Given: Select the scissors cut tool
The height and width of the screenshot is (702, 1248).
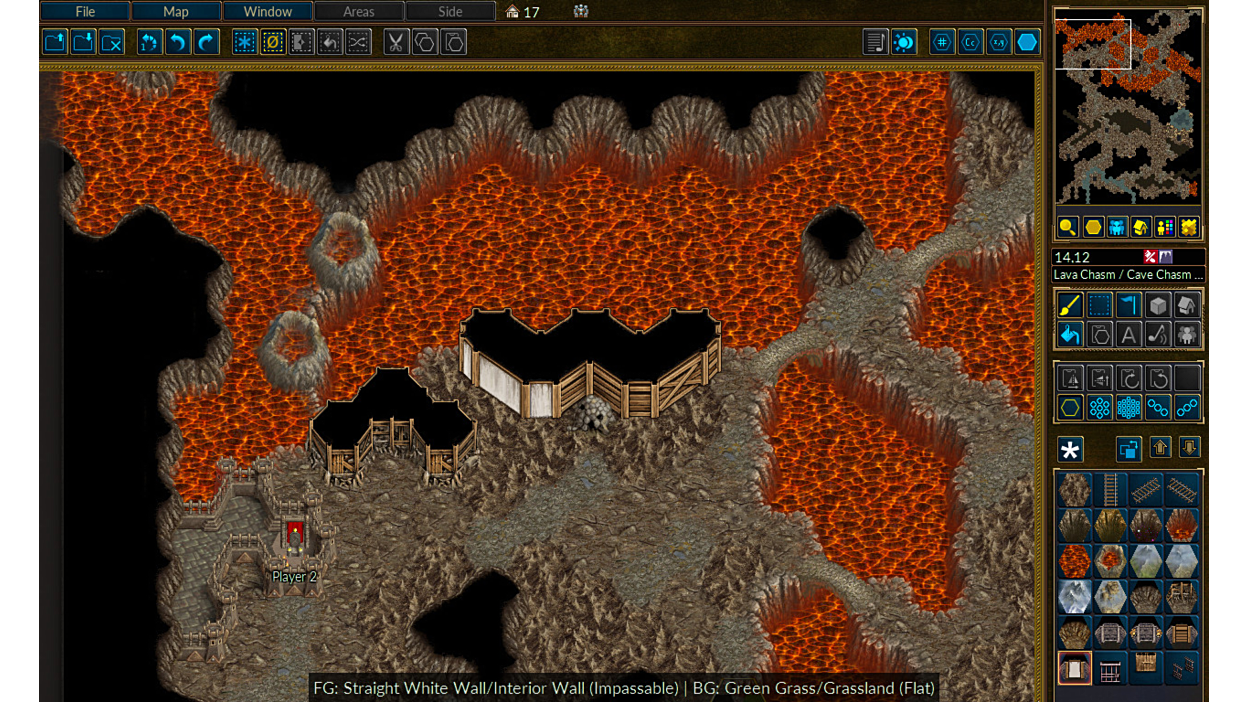Looking at the screenshot, I should tap(396, 42).
